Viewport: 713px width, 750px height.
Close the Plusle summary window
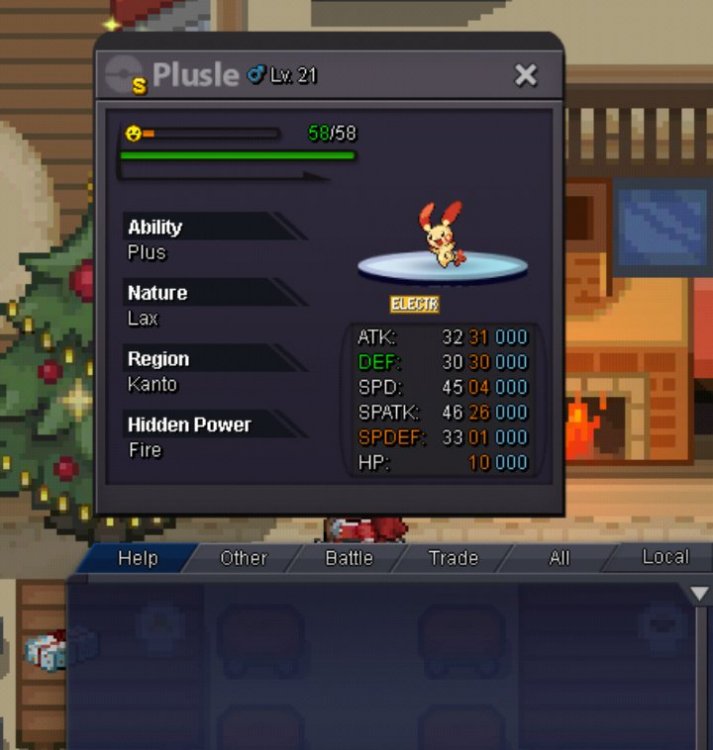525,75
